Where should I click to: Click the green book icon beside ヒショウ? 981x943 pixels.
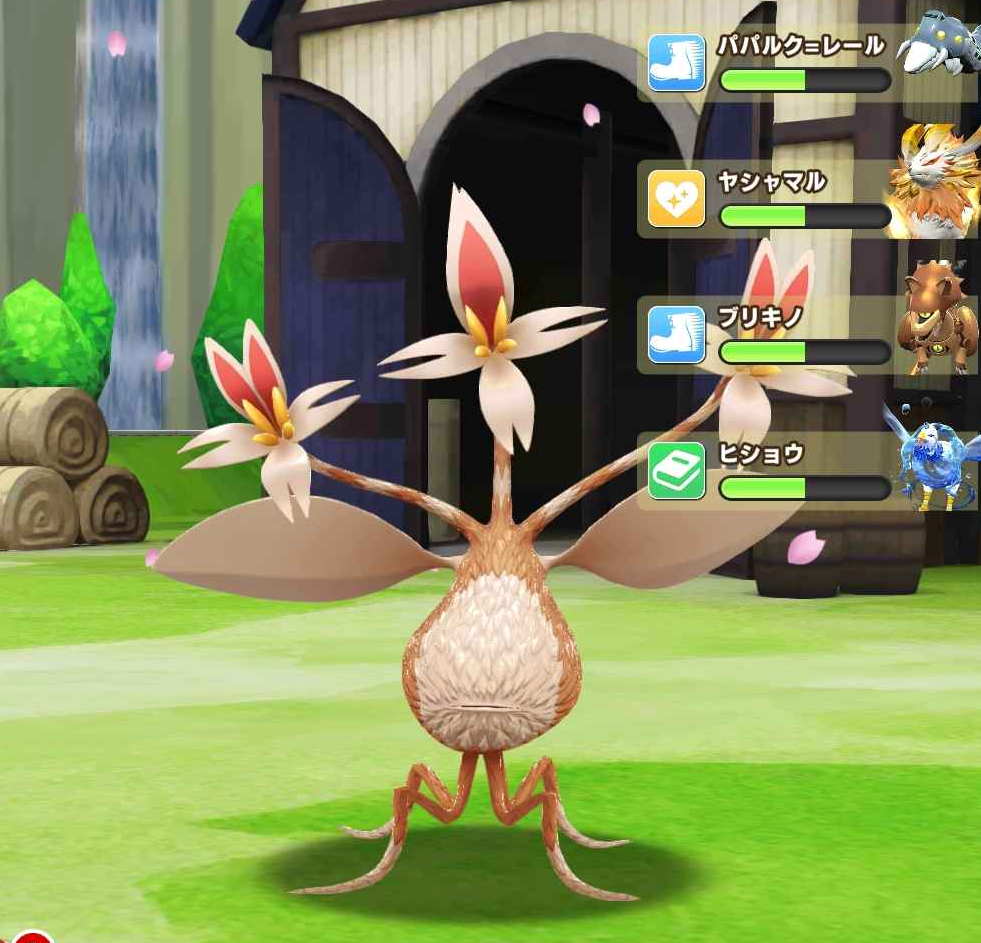pyautogui.click(x=676, y=470)
